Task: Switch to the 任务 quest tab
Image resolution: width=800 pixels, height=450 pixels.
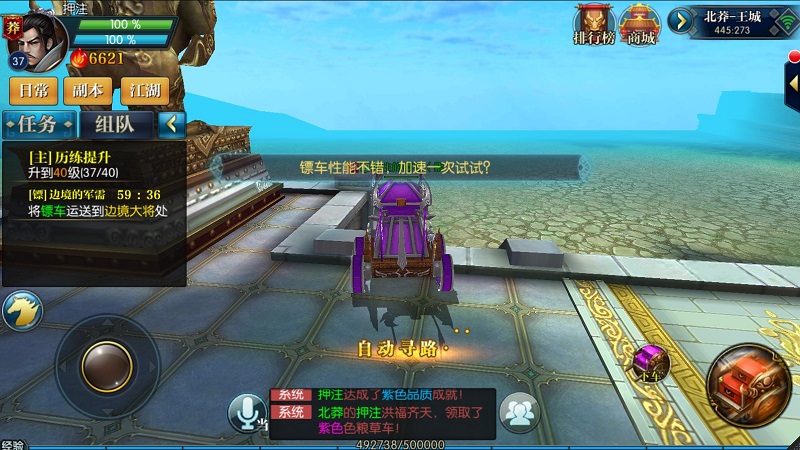Action: pyautogui.click(x=38, y=125)
